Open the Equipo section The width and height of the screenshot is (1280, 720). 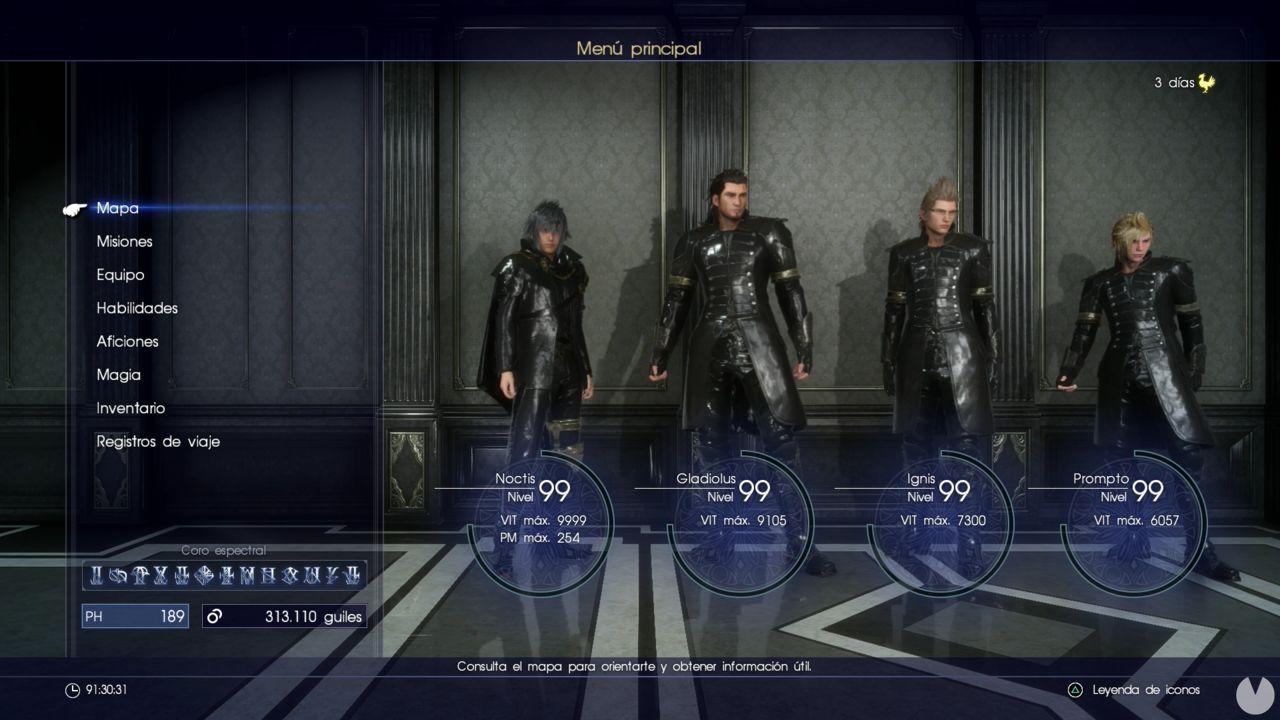119,274
